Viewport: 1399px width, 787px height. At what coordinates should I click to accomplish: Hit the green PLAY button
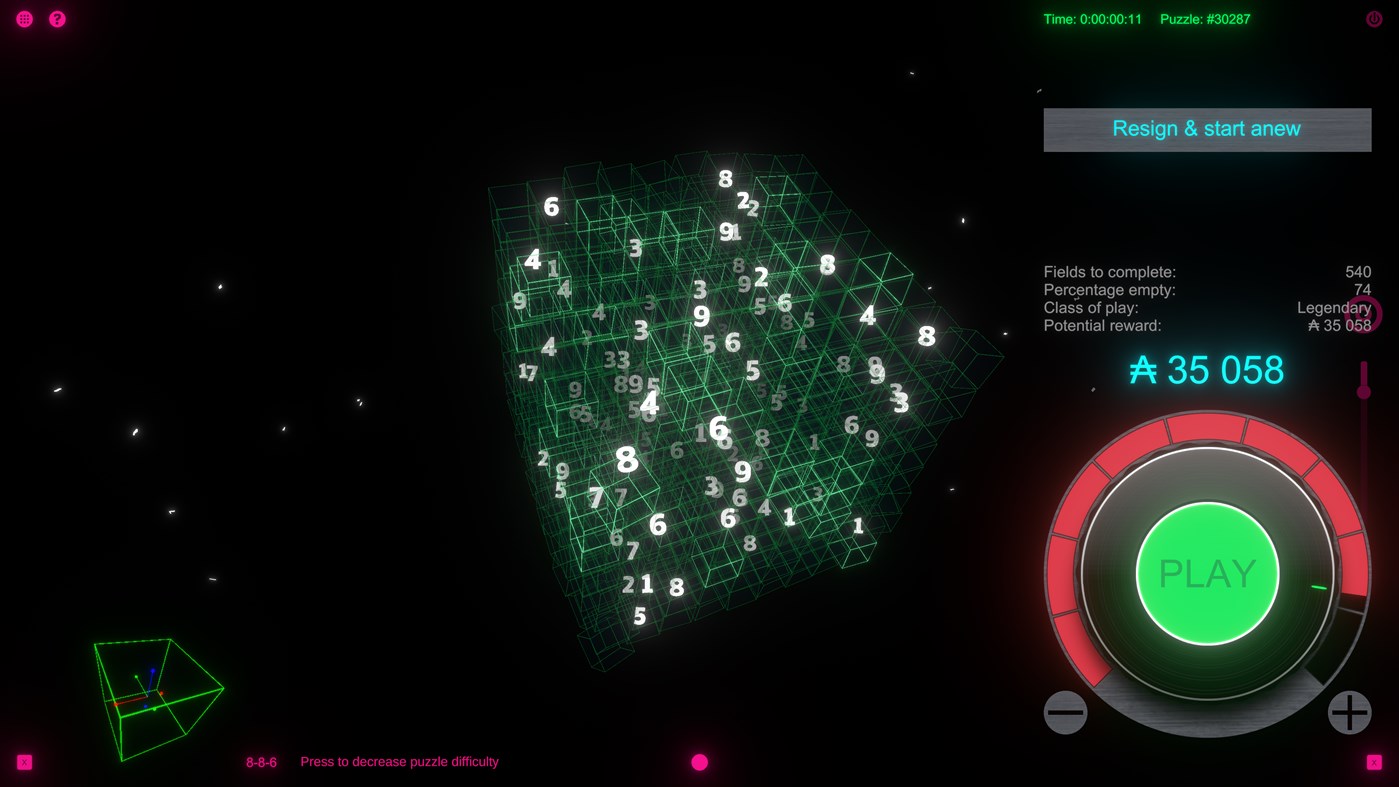[1206, 573]
